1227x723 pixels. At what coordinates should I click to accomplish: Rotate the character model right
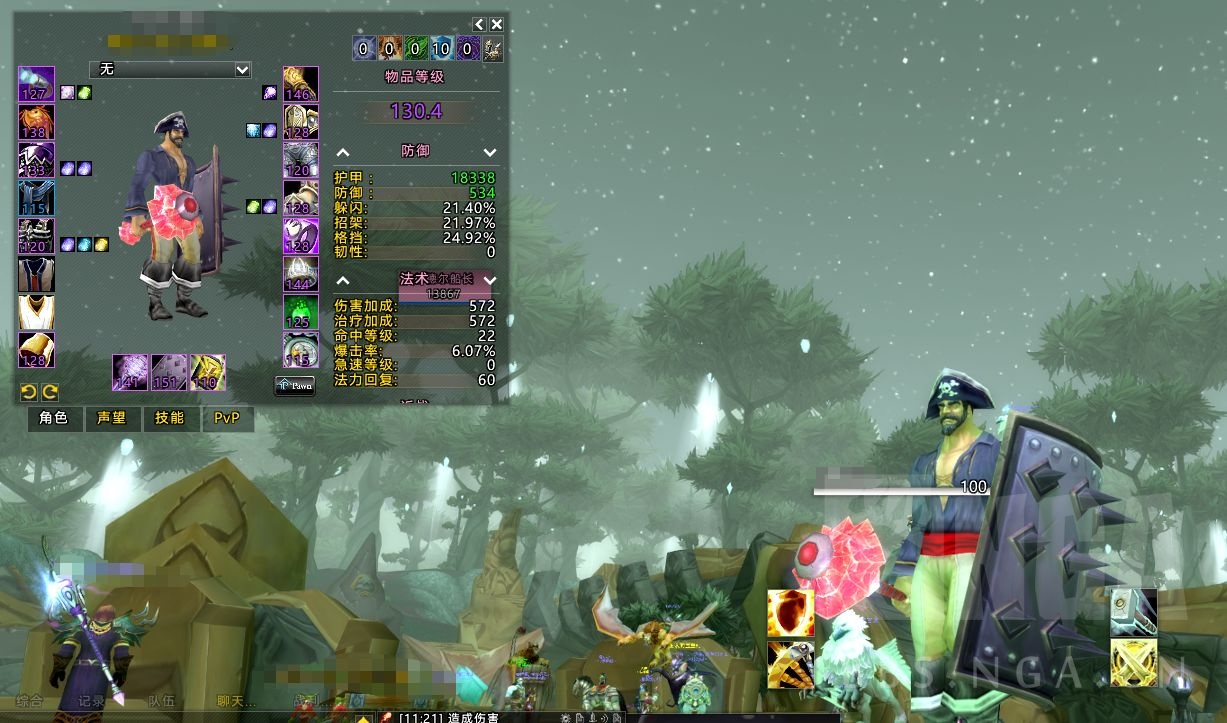[49, 392]
